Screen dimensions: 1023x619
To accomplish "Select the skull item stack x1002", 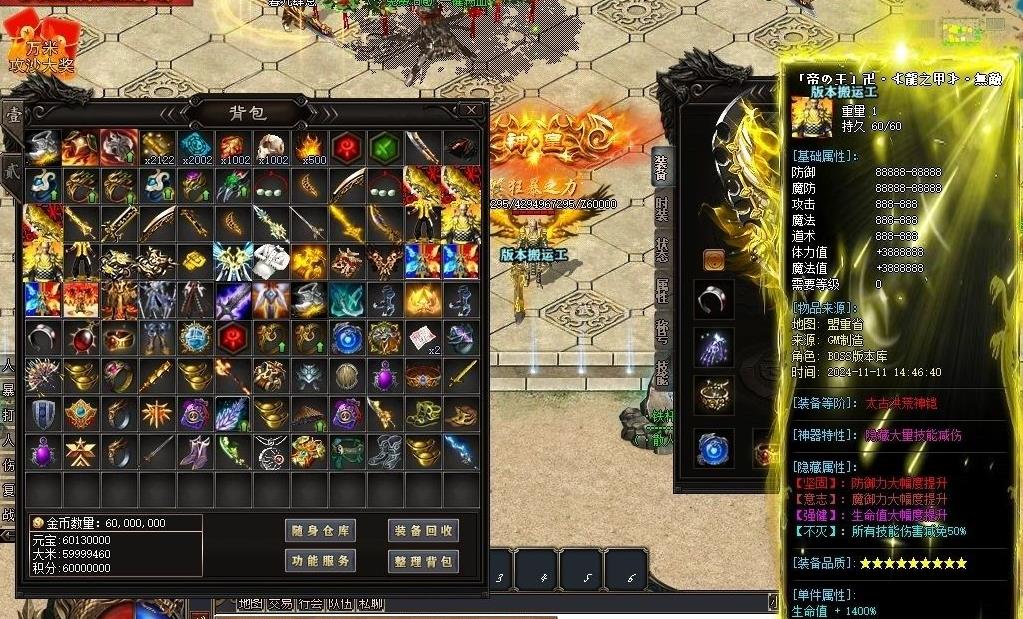I will pos(272,149).
